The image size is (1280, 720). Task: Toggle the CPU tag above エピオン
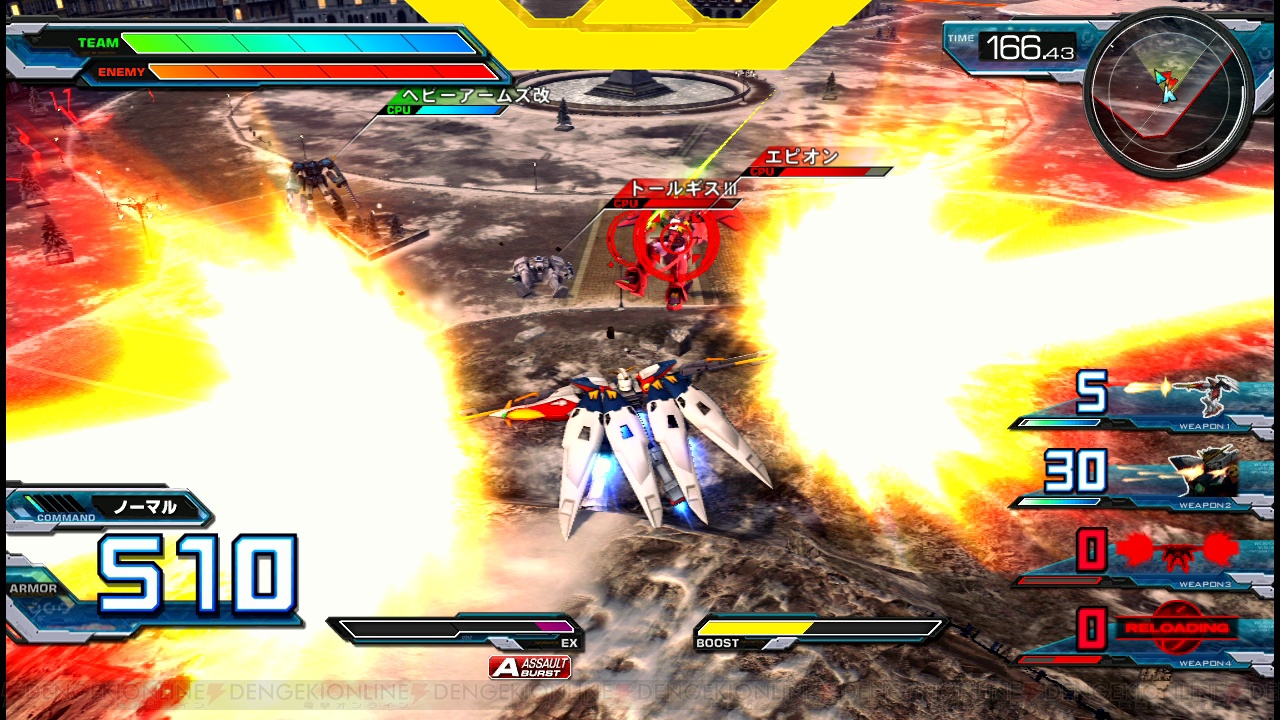pos(764,170)
